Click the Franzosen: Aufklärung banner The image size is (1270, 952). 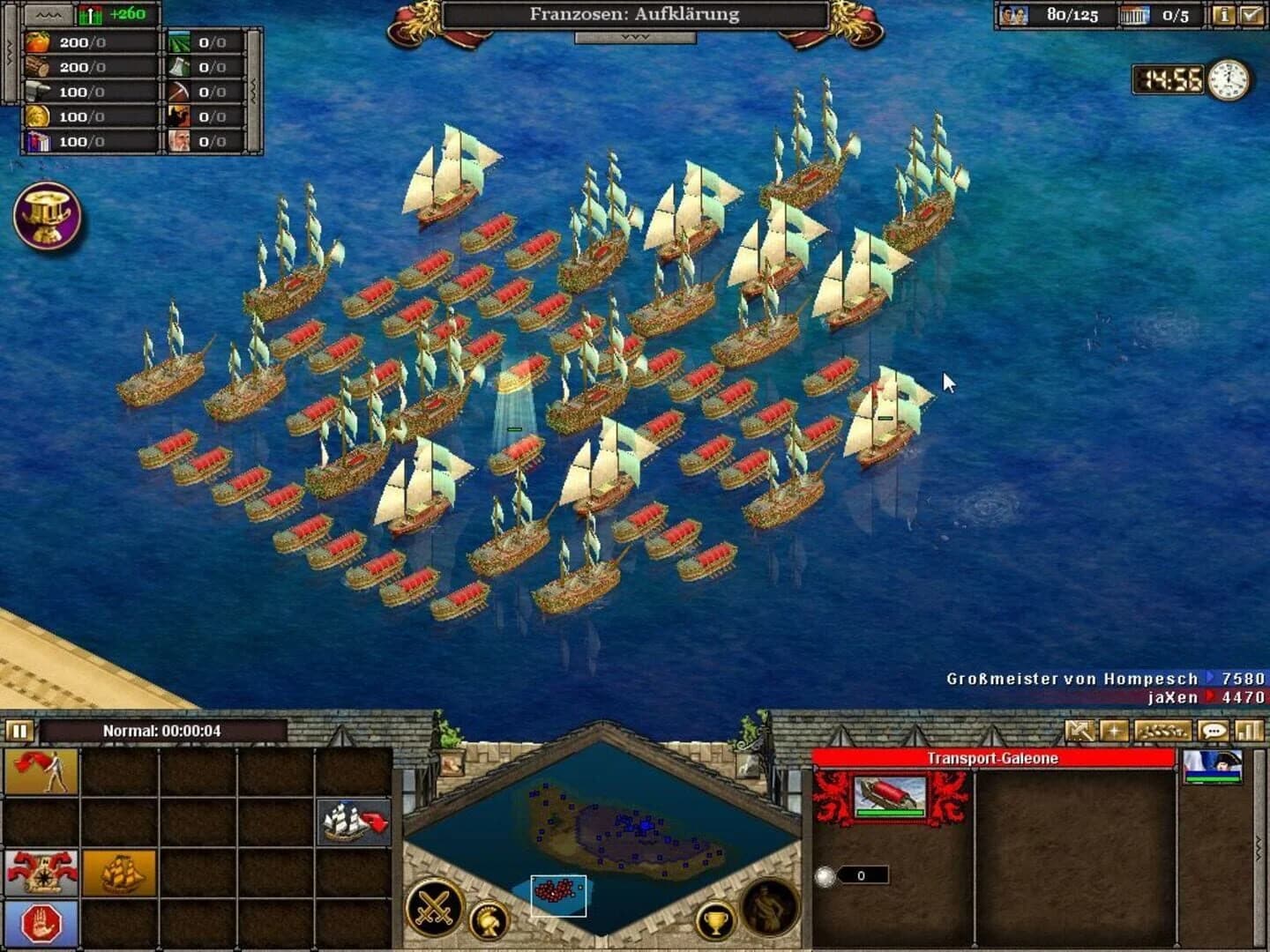point(635,14)
